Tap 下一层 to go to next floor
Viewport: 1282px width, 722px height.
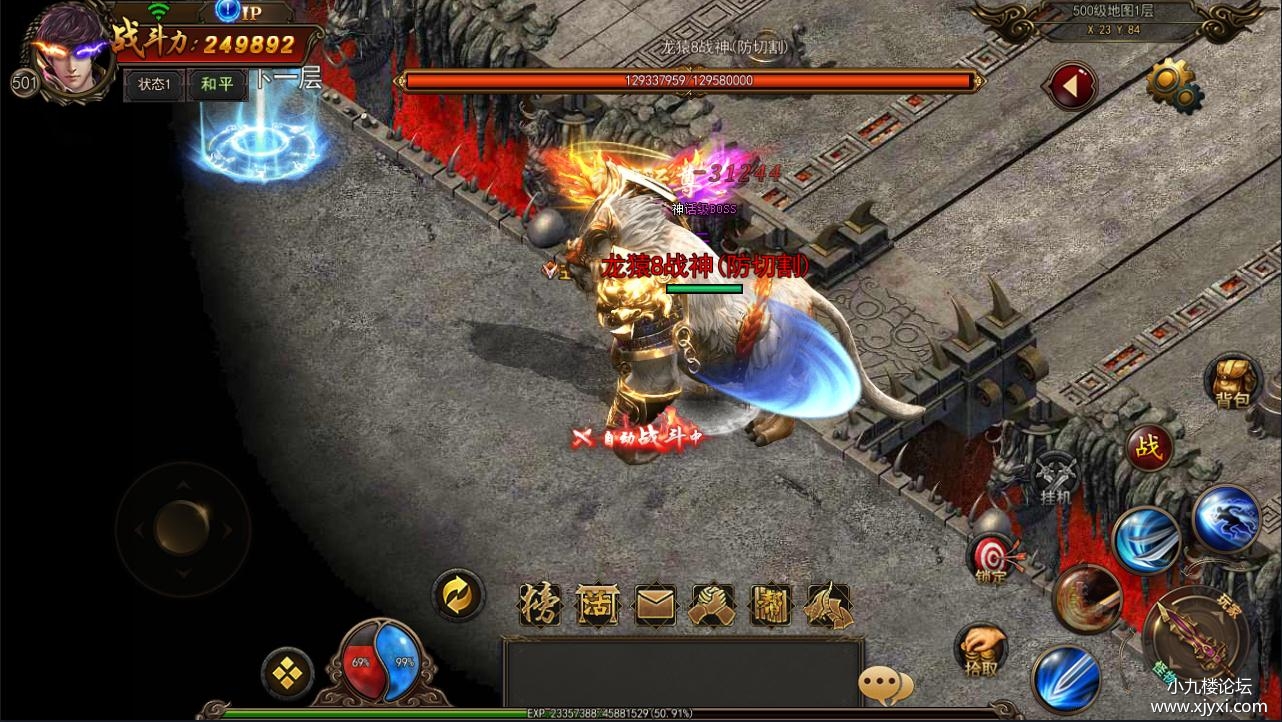tap(289, 81)
